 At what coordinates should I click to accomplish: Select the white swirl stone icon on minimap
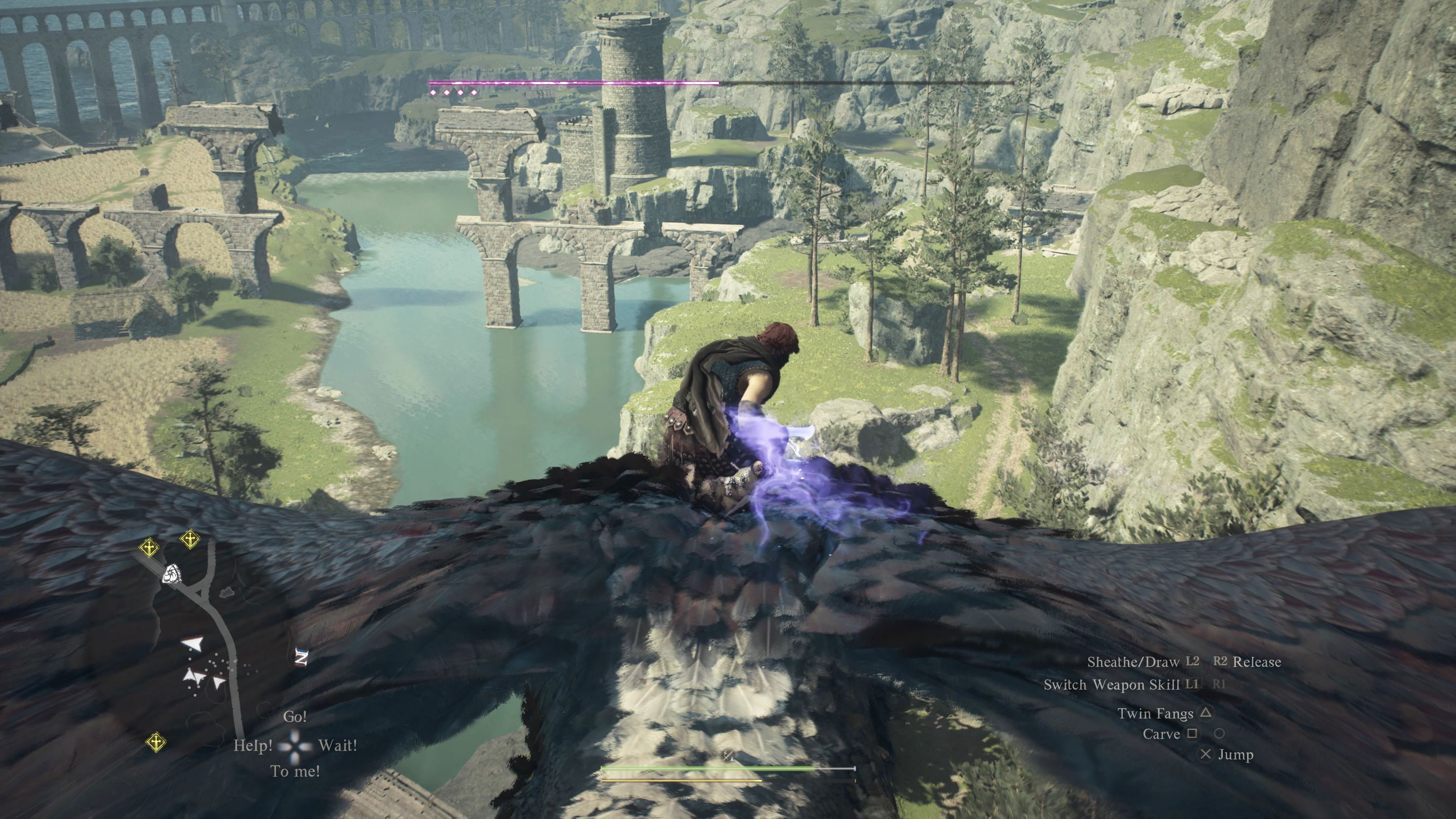pyautogui.click(x=171, y=574)
